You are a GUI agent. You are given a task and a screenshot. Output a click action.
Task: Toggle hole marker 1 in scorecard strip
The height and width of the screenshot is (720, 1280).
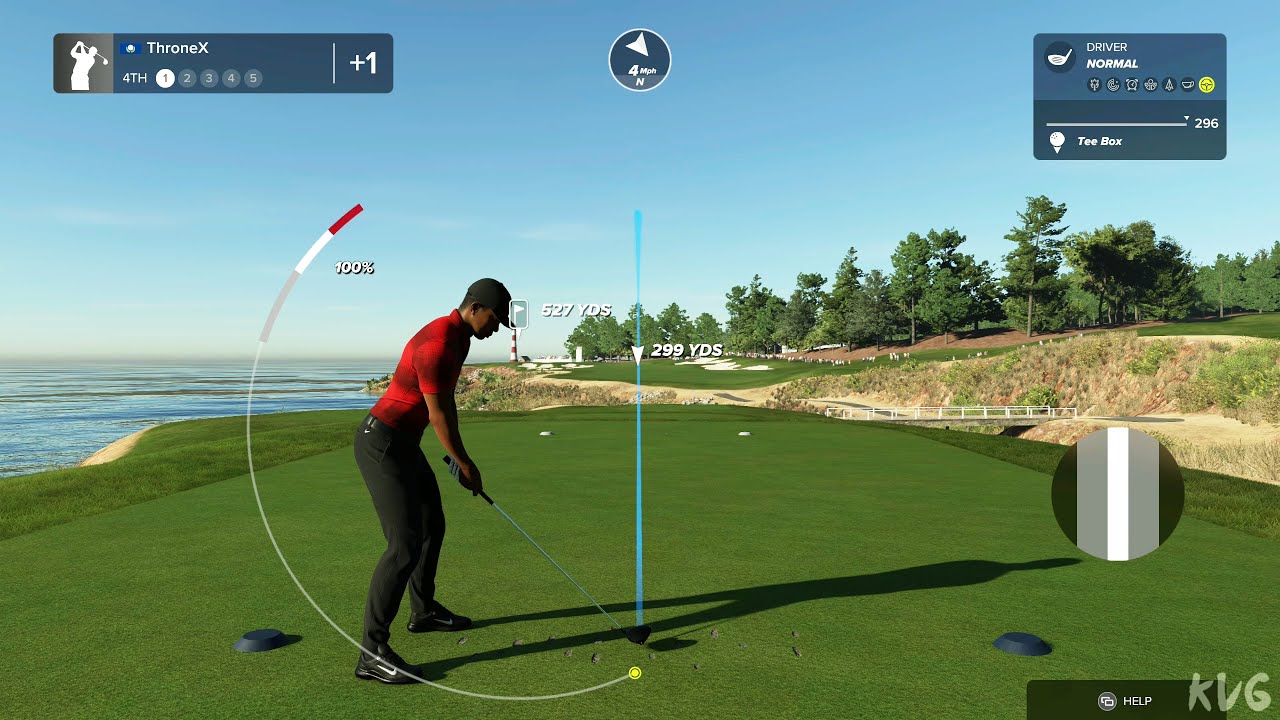(165, 77)
